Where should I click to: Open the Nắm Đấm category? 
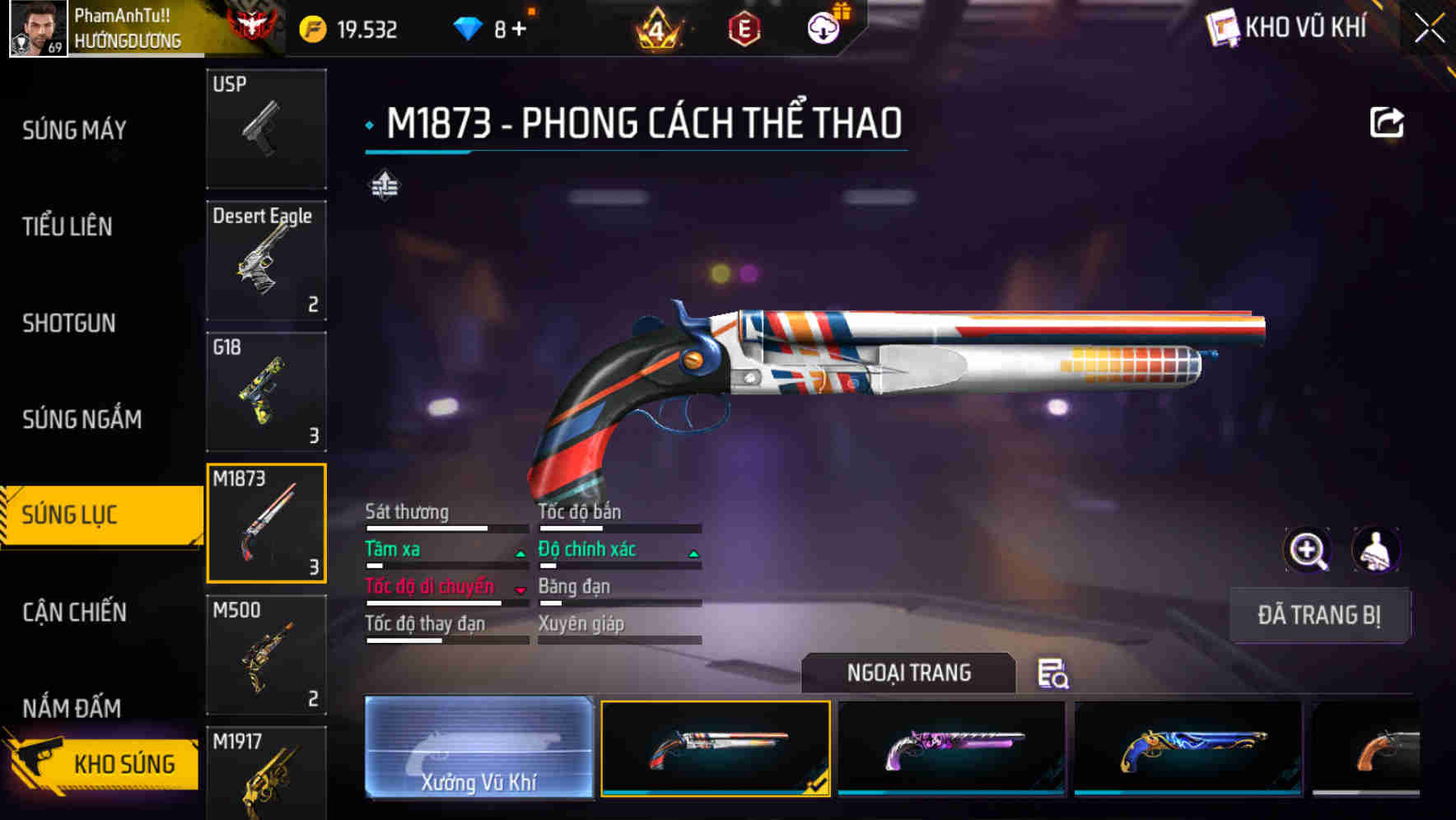[72, 707]
